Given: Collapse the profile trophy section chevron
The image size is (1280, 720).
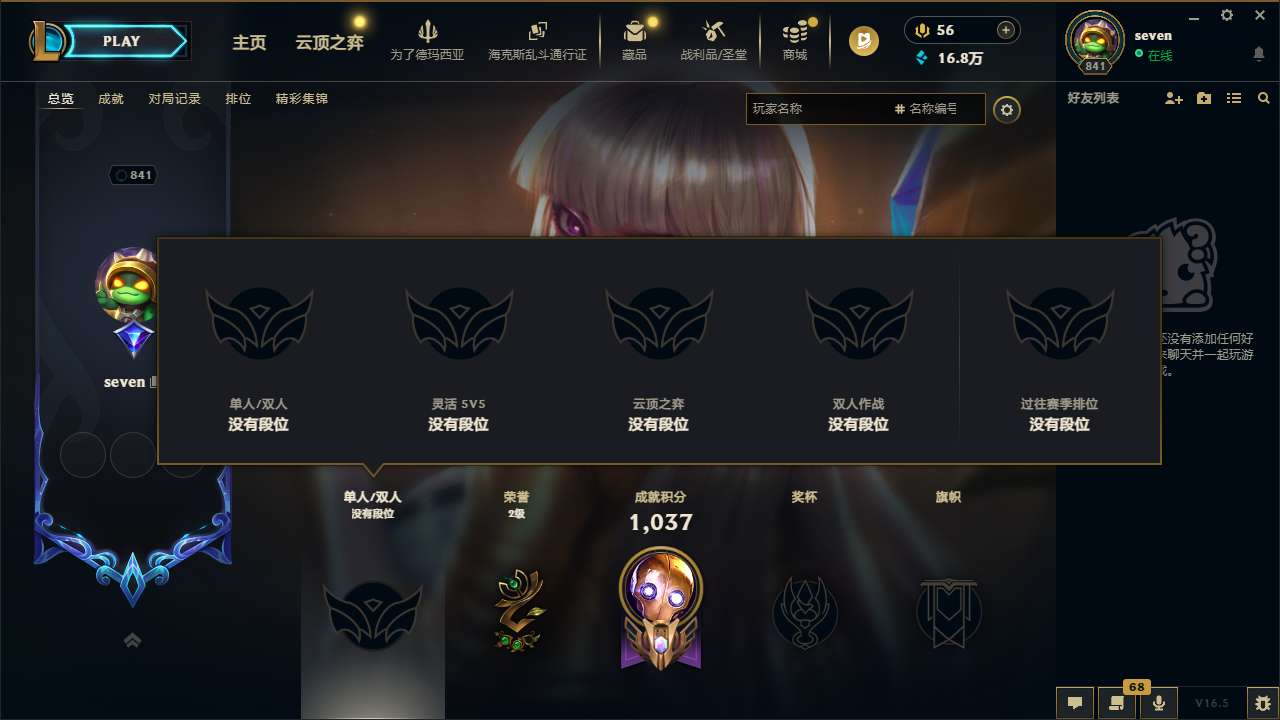Looking at the screenshot, I should click(x=132, y=639).
